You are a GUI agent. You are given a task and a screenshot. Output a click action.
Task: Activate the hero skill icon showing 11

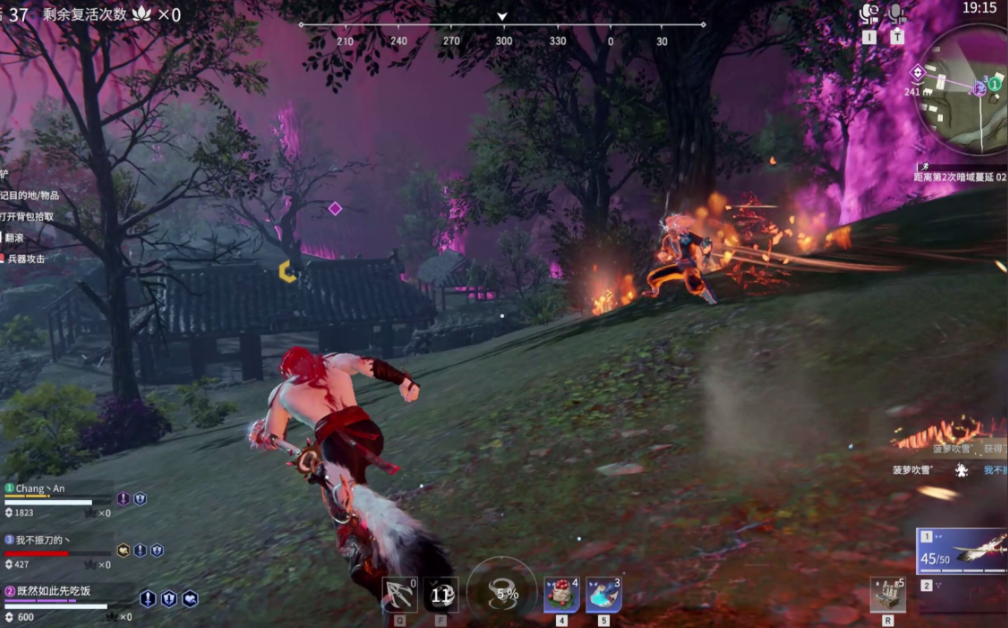coord(441,594)
